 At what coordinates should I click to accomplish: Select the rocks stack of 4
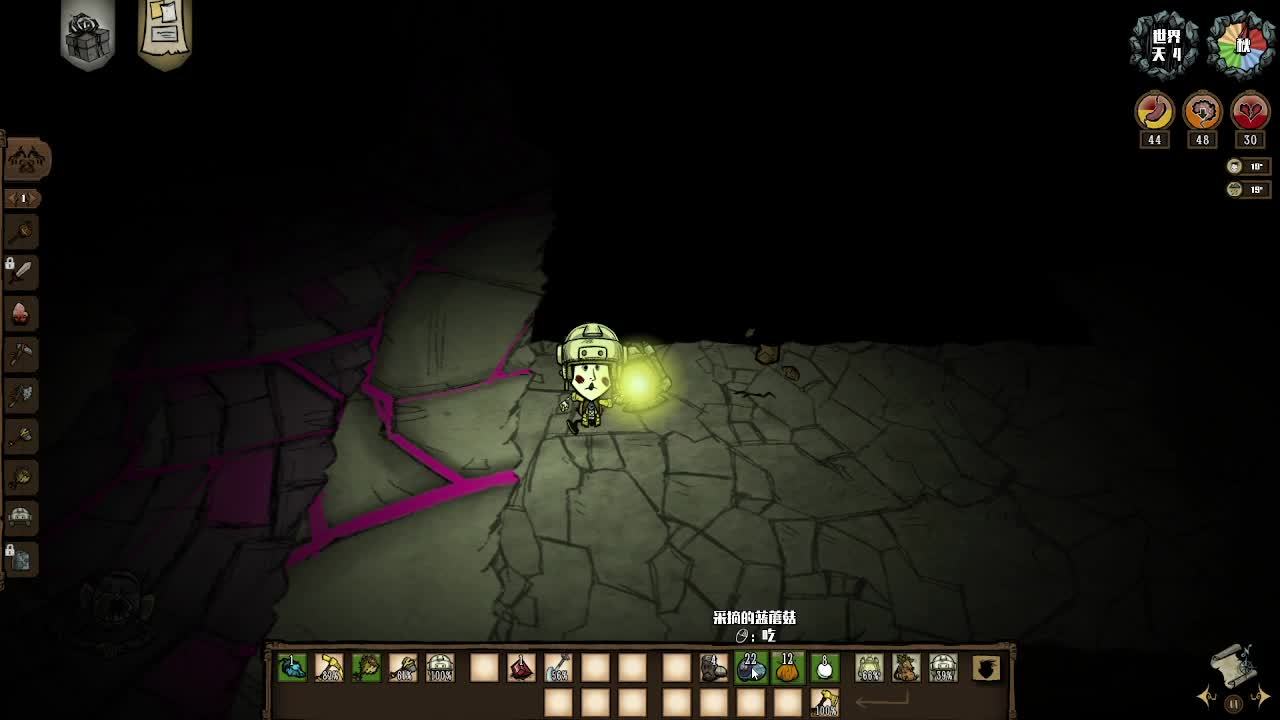tap(713, 668)
